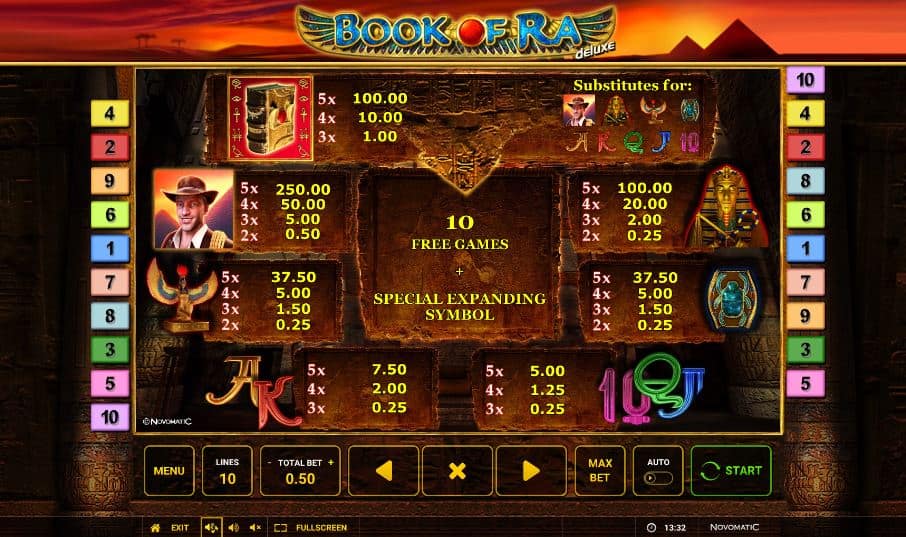Open the MENU button
Viewport: 906px width, 537px height.
coord(169,470)
